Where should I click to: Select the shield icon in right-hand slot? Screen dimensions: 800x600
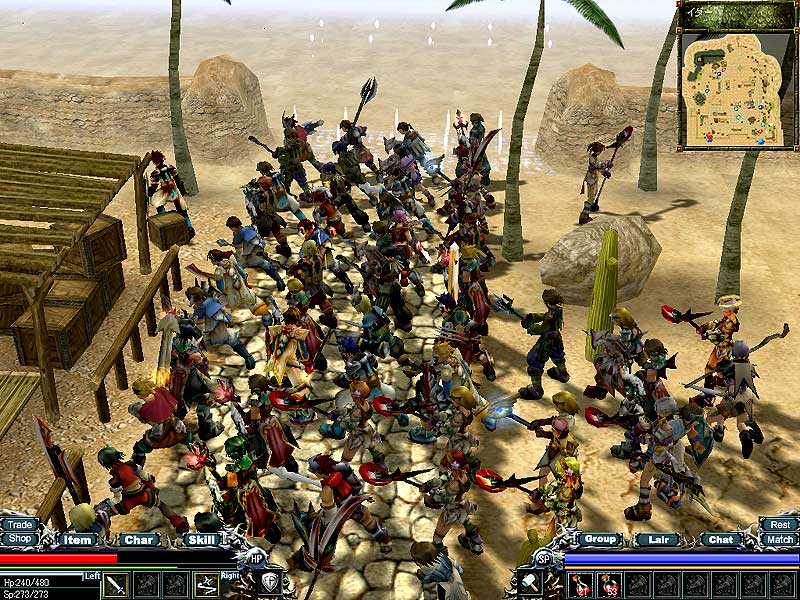(270, 583)
